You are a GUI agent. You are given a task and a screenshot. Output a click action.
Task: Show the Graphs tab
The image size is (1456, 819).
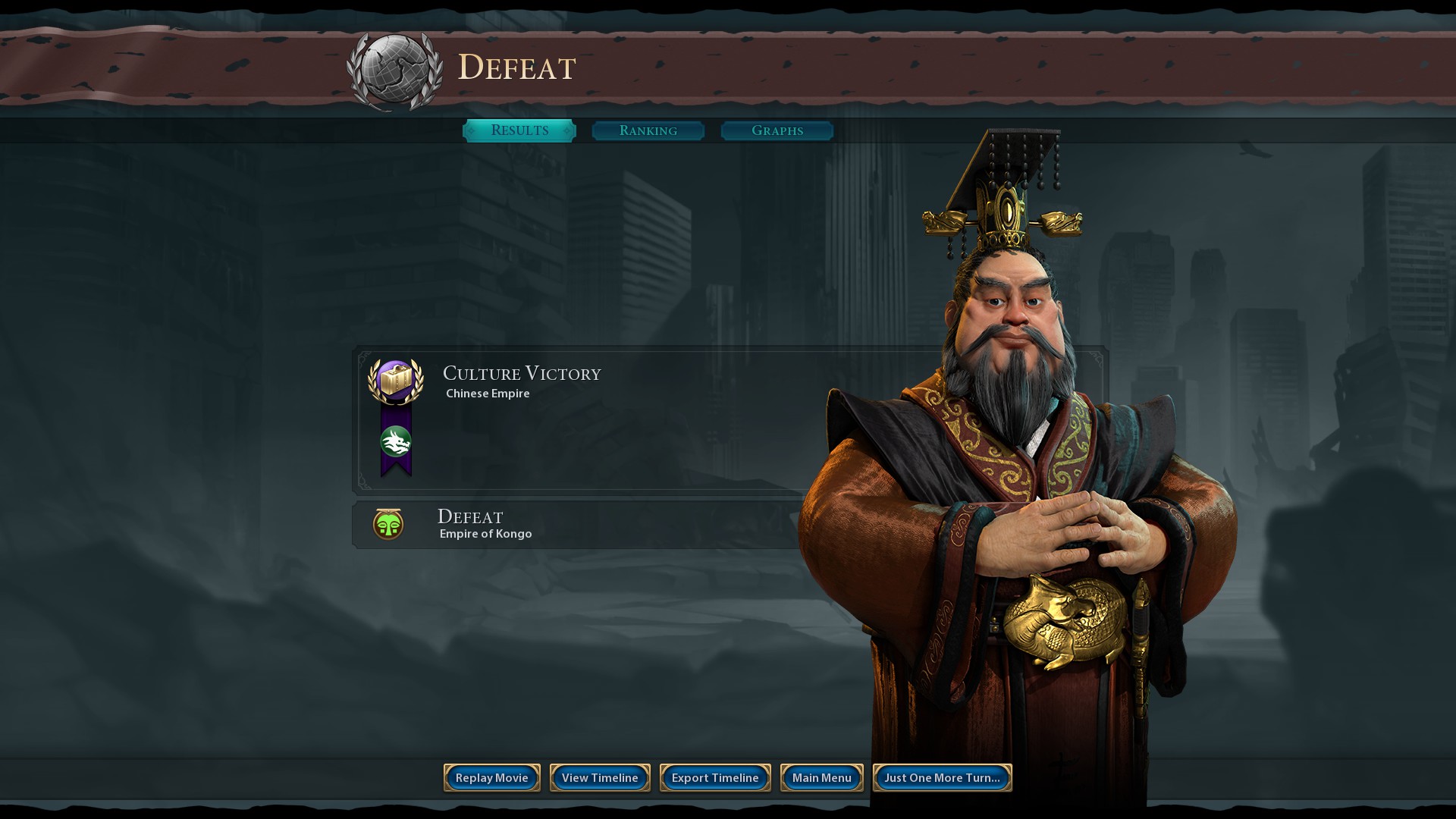pos(777,130)
